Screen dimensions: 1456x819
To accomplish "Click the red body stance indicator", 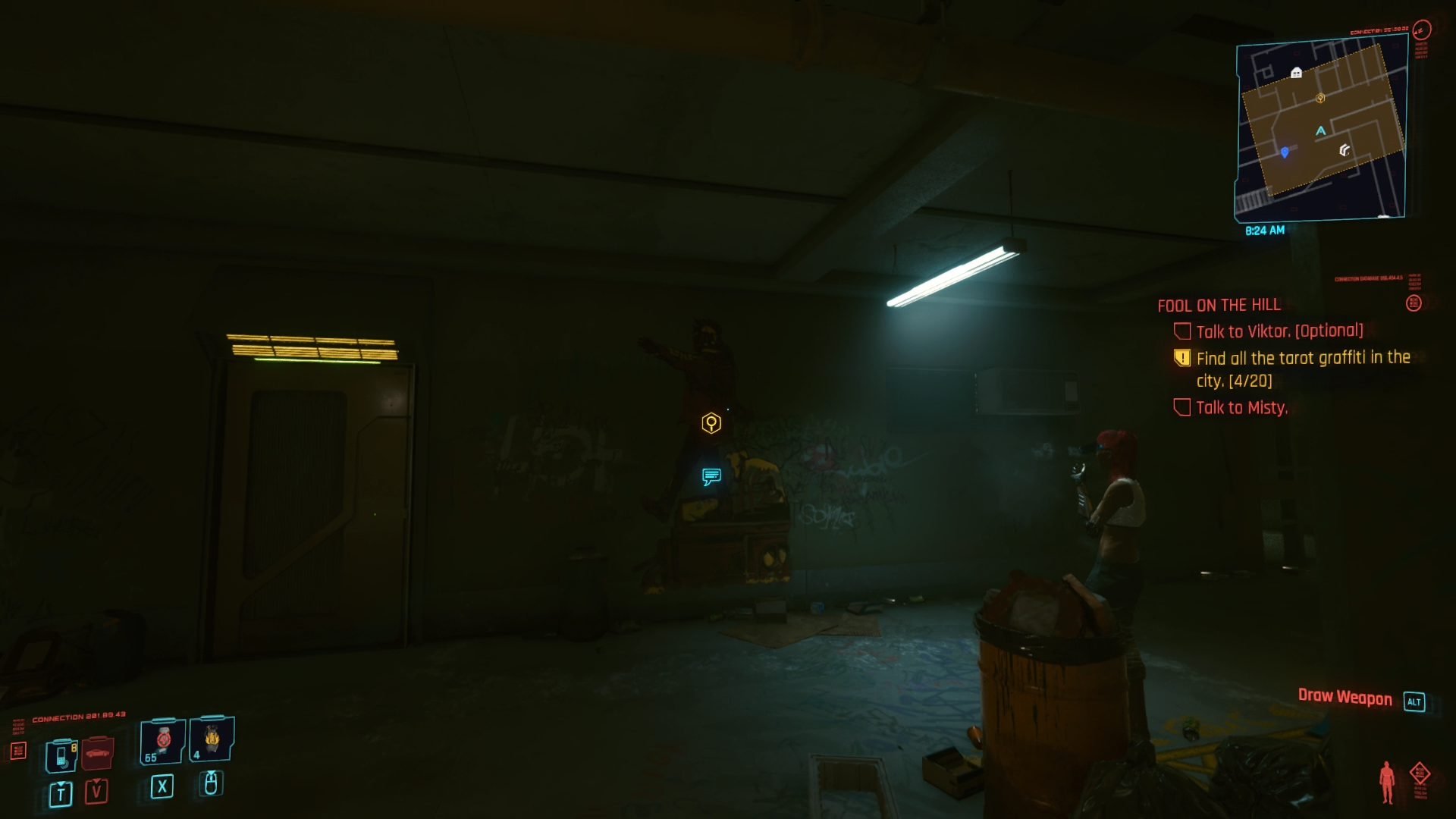I will click(1387, 781).
